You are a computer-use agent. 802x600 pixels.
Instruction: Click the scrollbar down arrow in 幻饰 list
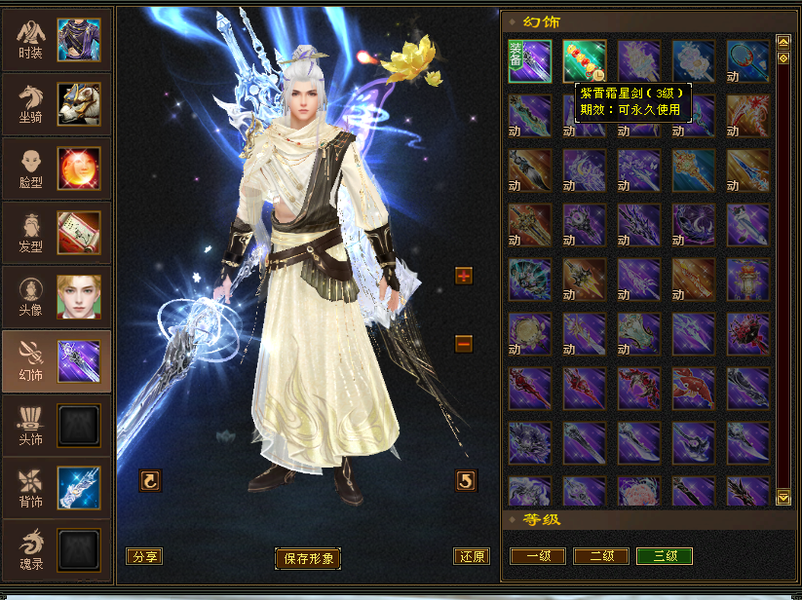[x=783, y=497]
